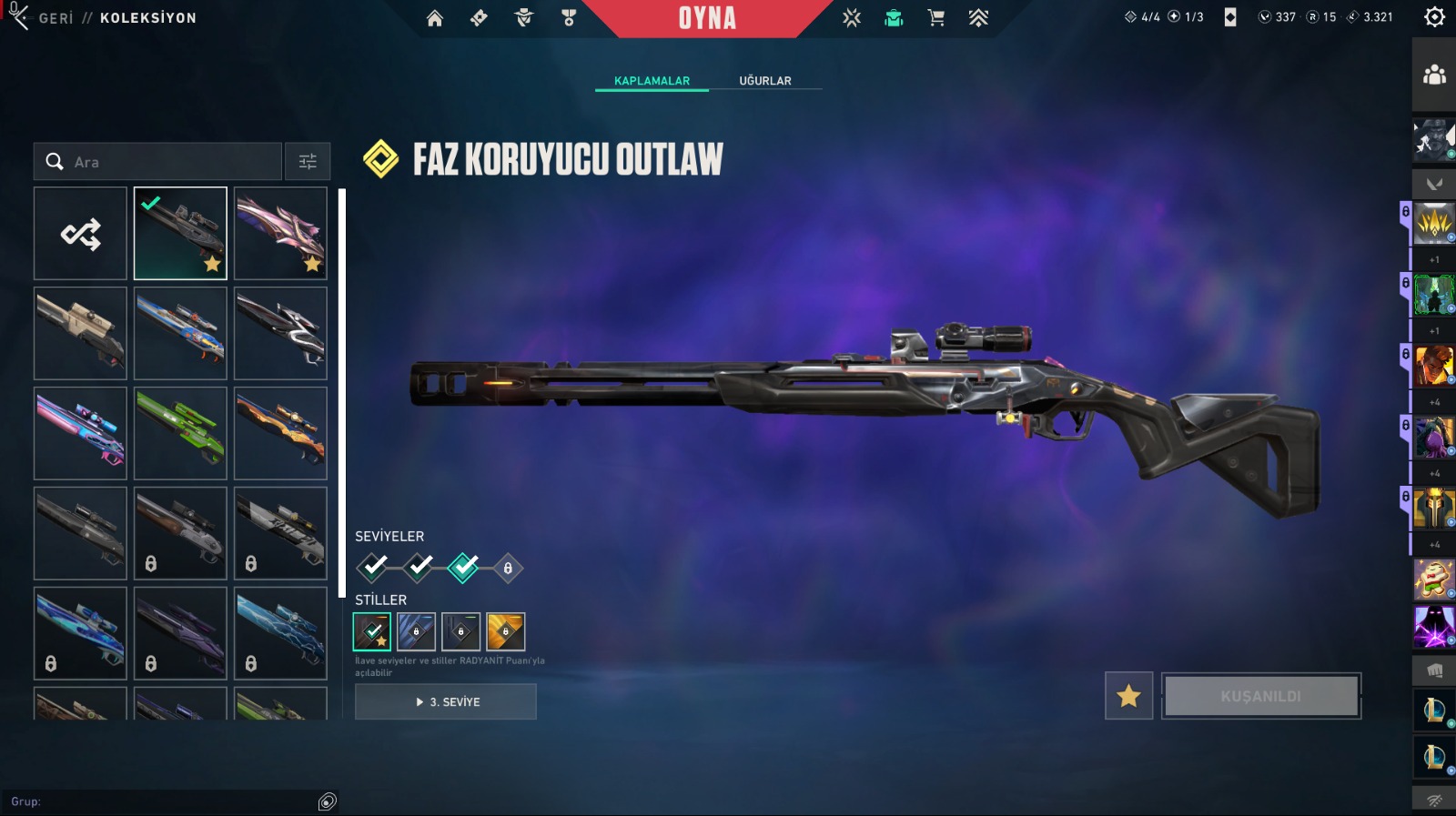Play the 3. SEVİYE preview
The width and height of the screenshot is (1456, 816).
pos(446,702)
